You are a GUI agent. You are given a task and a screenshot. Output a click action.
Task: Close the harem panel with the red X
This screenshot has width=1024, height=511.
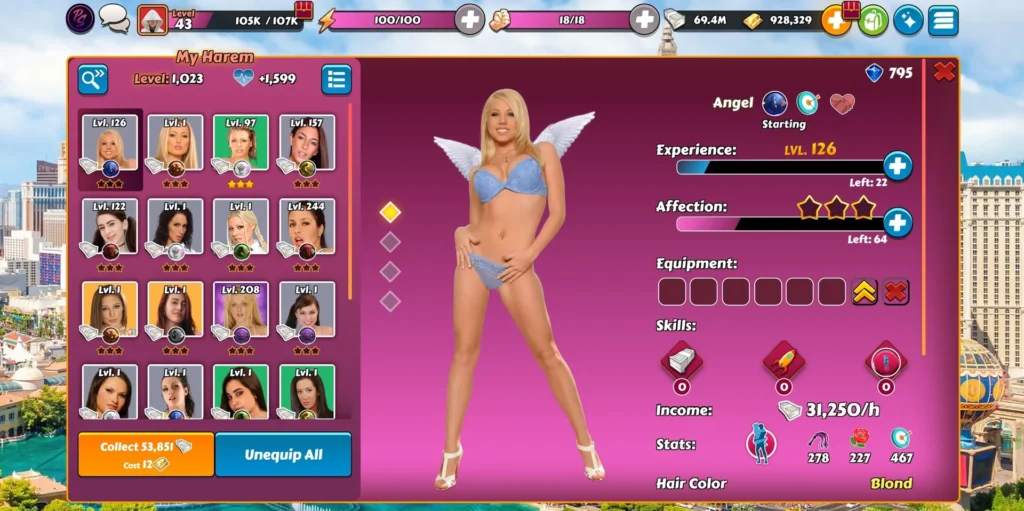coord(943,72)
